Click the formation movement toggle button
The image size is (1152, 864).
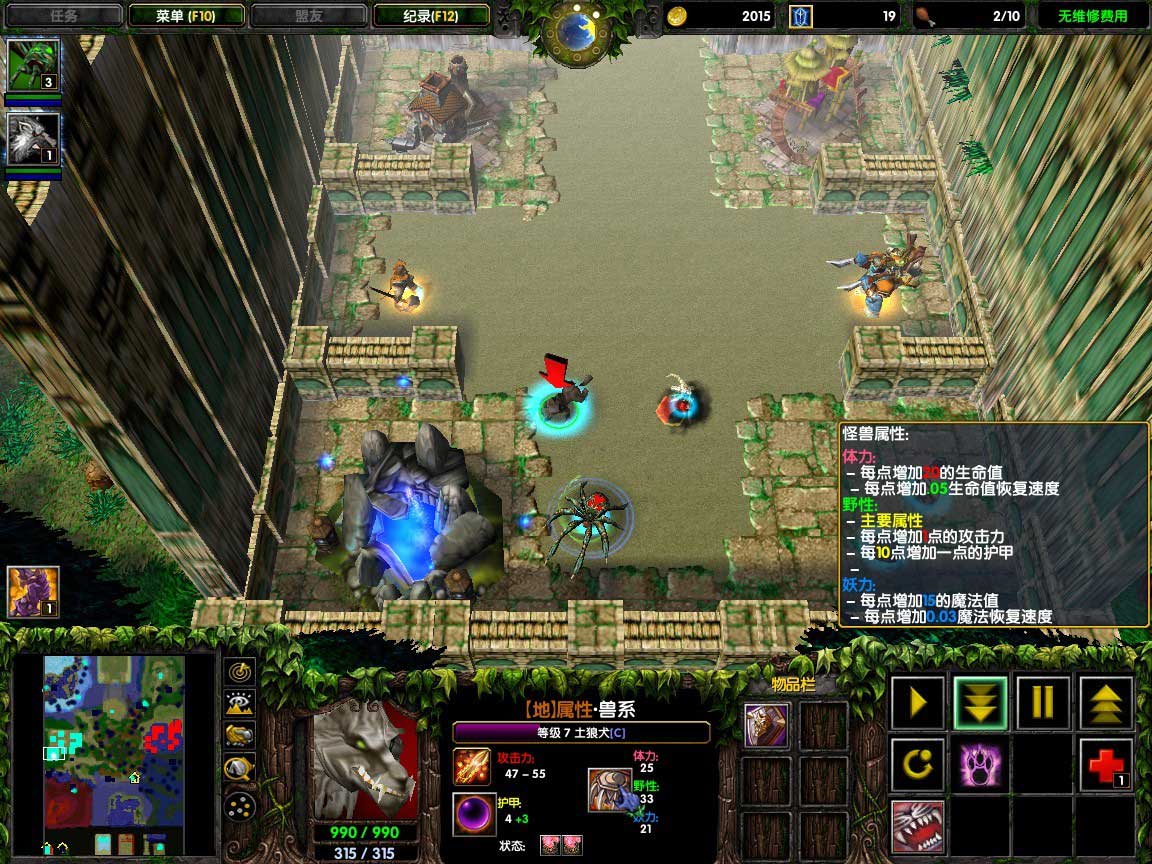click(x=240, y=804)
